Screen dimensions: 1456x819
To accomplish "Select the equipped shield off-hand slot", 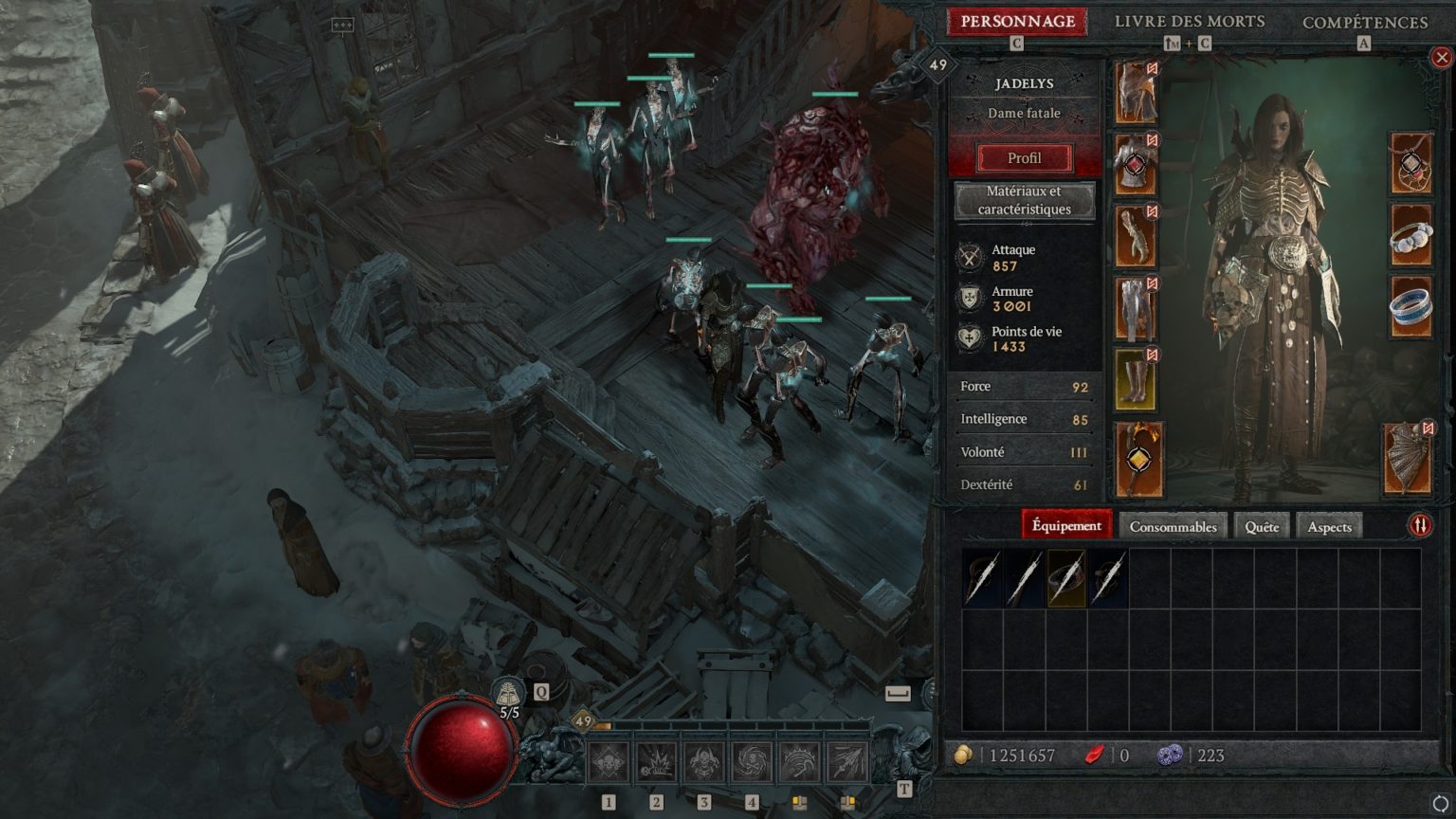I will 1409,459.
